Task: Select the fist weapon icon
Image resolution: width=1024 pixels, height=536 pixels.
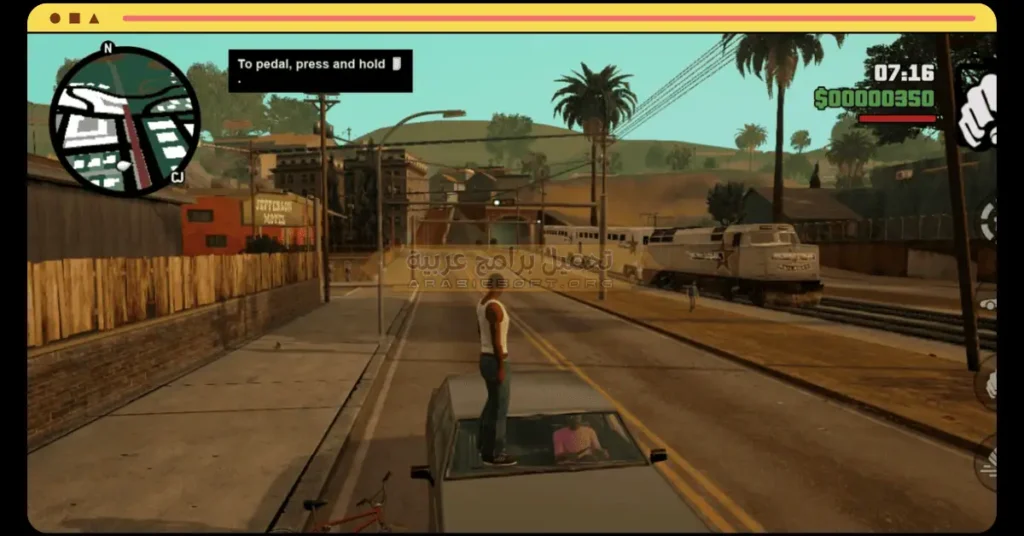Action: pyautogui.click(x=977, y=111)
